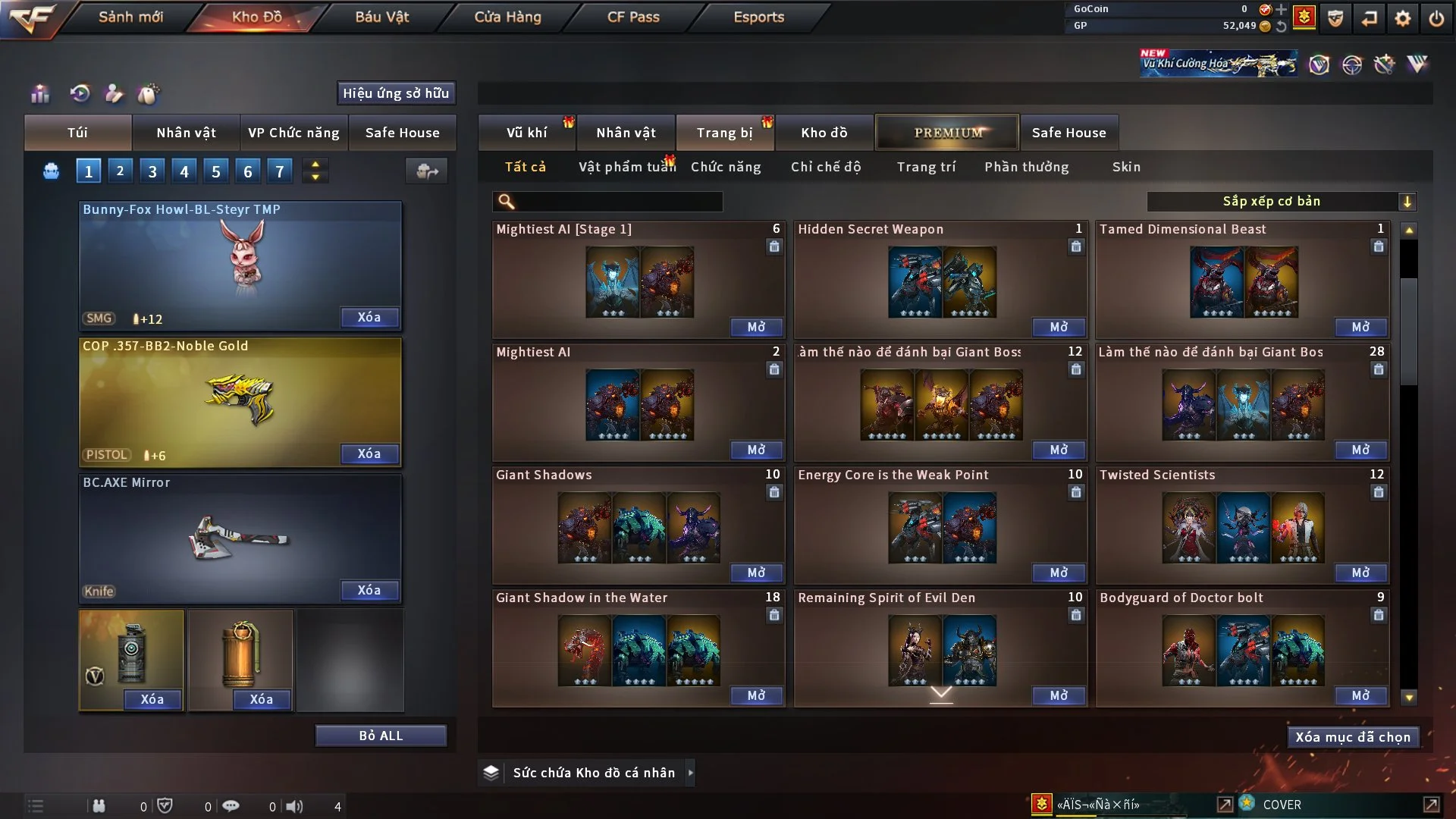
Task: Remove the COP .357-BB2-Noble Gold pistol
Action: point(369,453)
